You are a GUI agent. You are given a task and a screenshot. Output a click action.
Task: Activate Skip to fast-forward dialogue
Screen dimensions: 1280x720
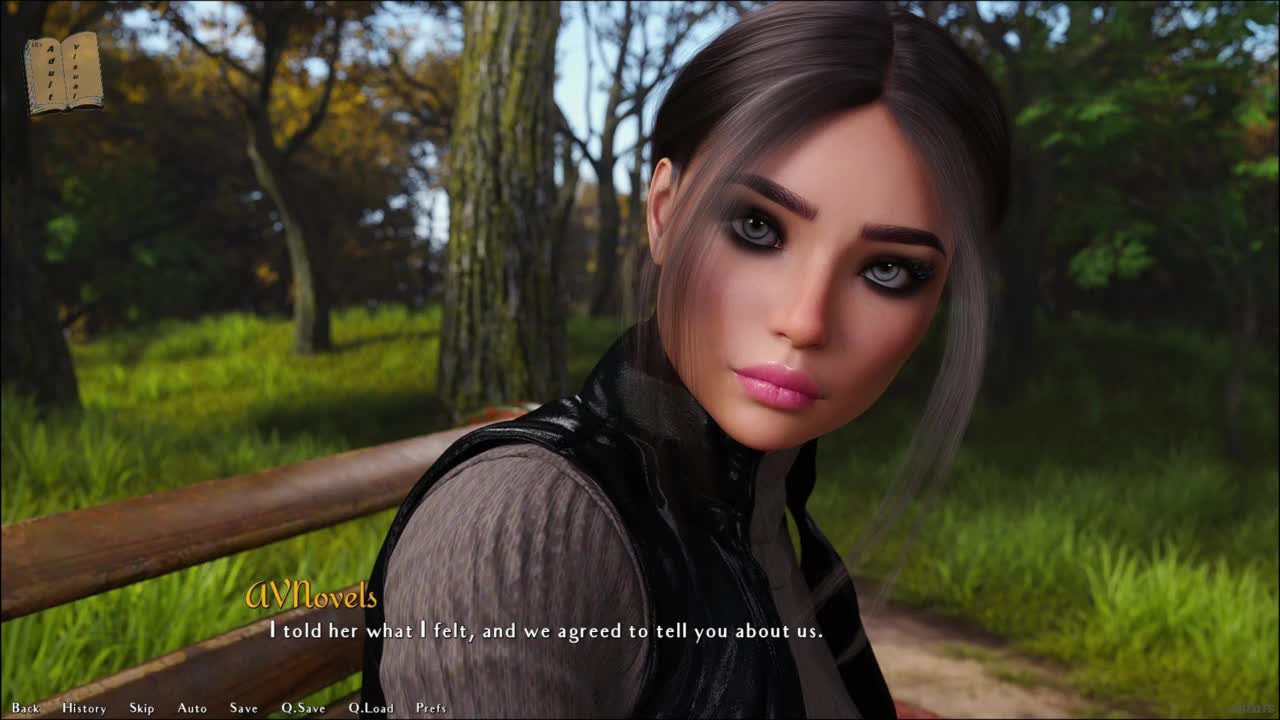pyautogui.click(x=142, y=708)
